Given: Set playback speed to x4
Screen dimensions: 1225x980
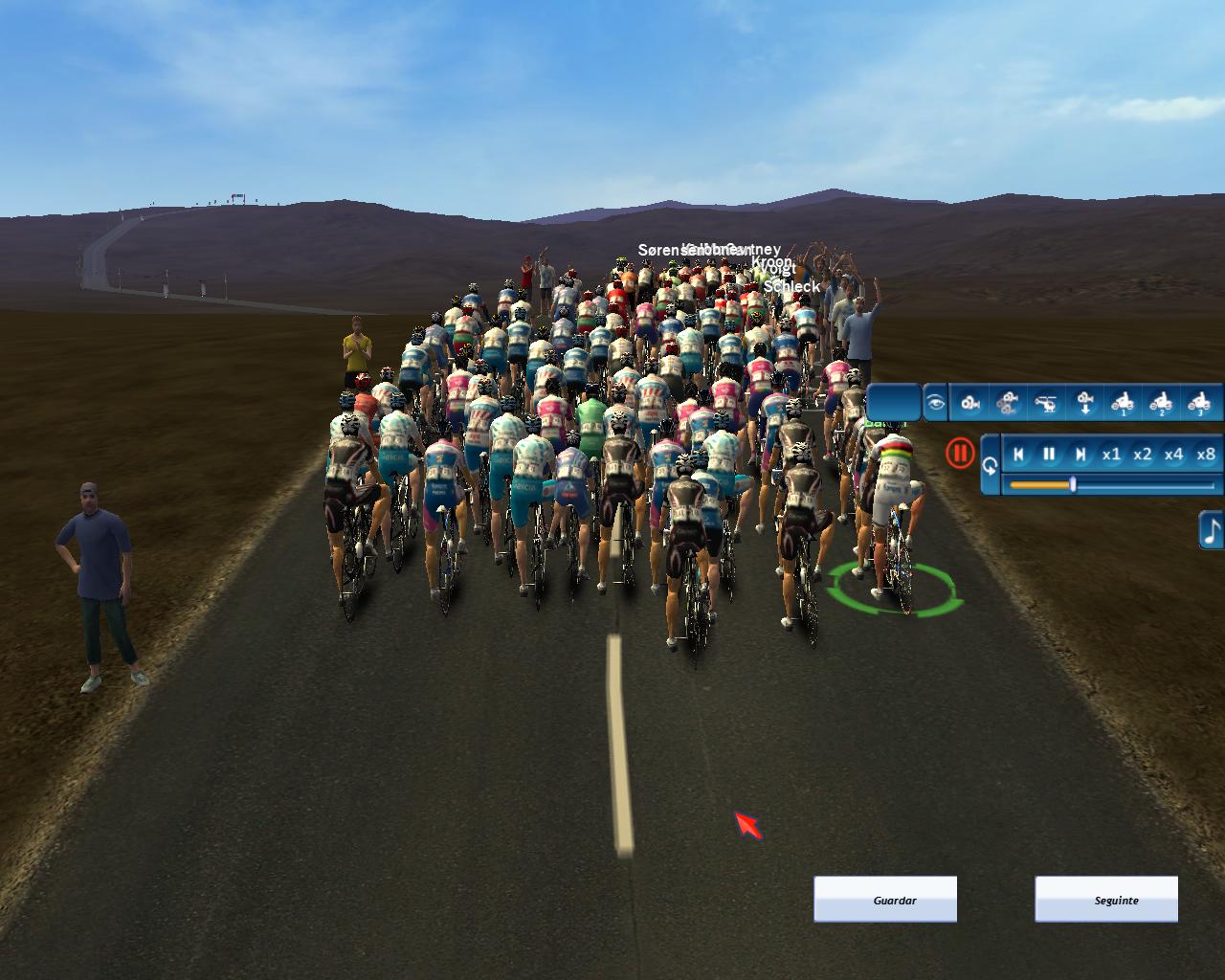Looking at the screenshot, I should pyautogui.click(x=1174, y=455).
